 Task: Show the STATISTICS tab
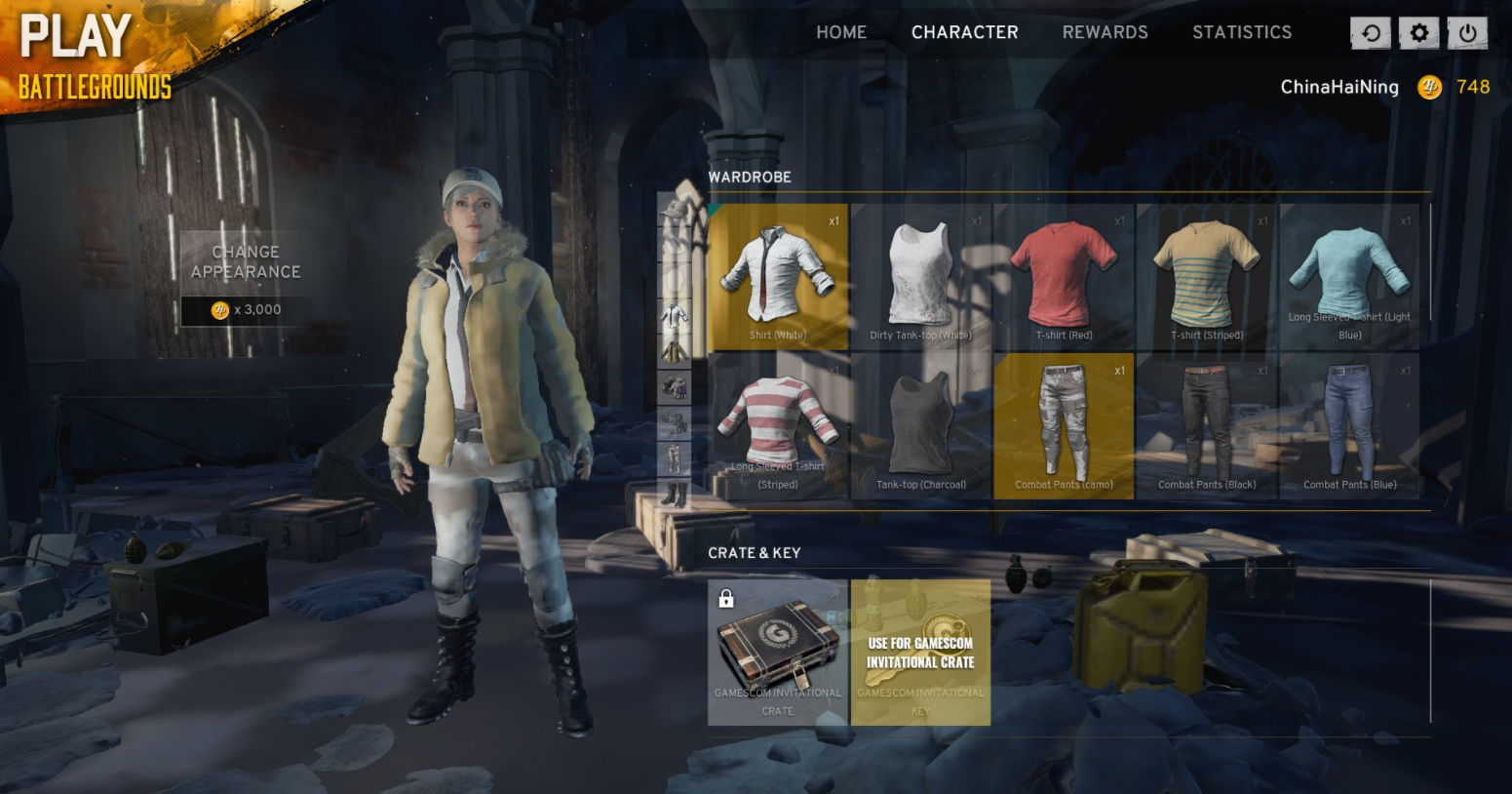[1241, 32]
